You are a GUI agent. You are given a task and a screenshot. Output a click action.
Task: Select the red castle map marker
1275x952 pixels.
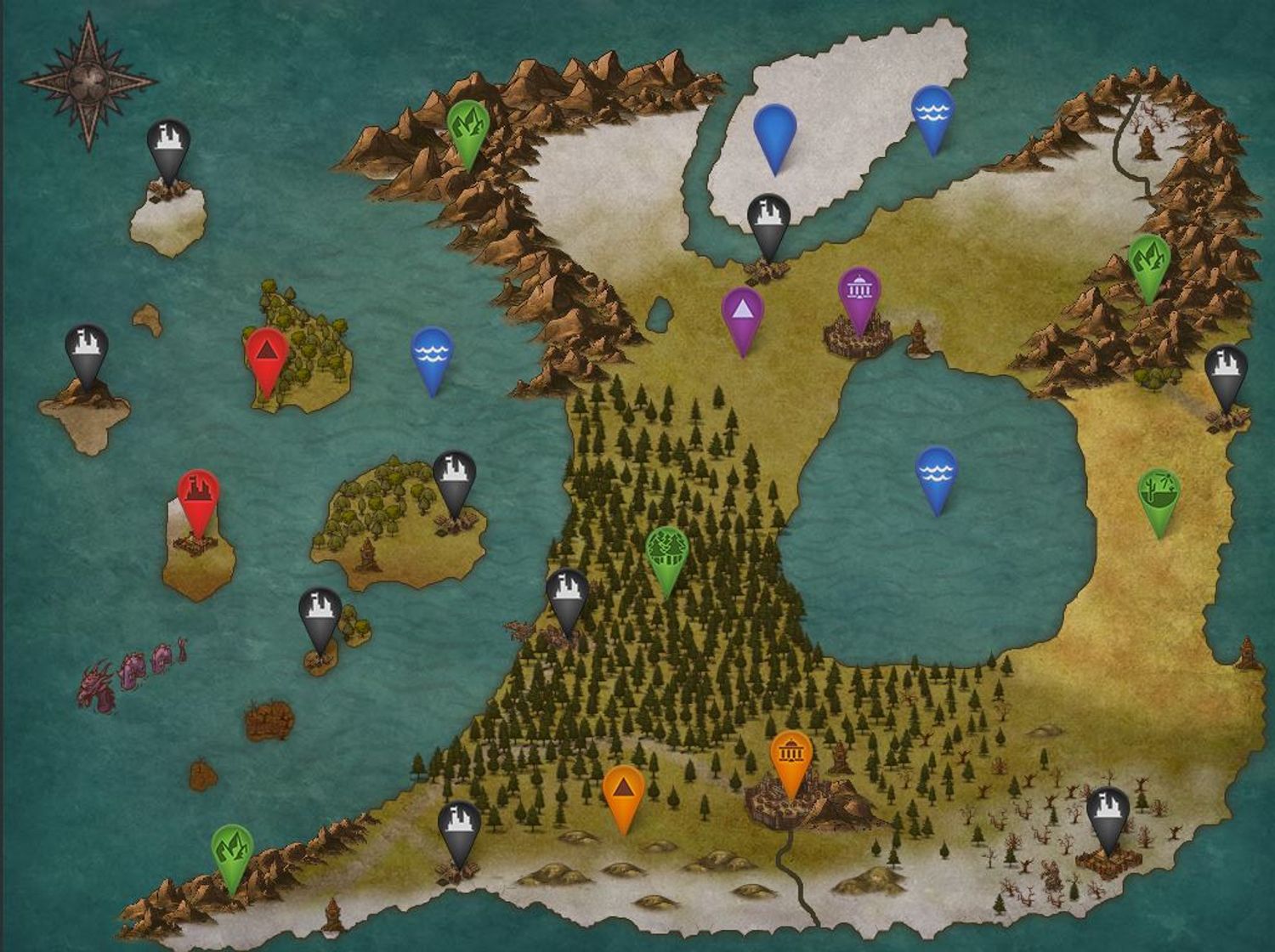(x=198, y=495)
